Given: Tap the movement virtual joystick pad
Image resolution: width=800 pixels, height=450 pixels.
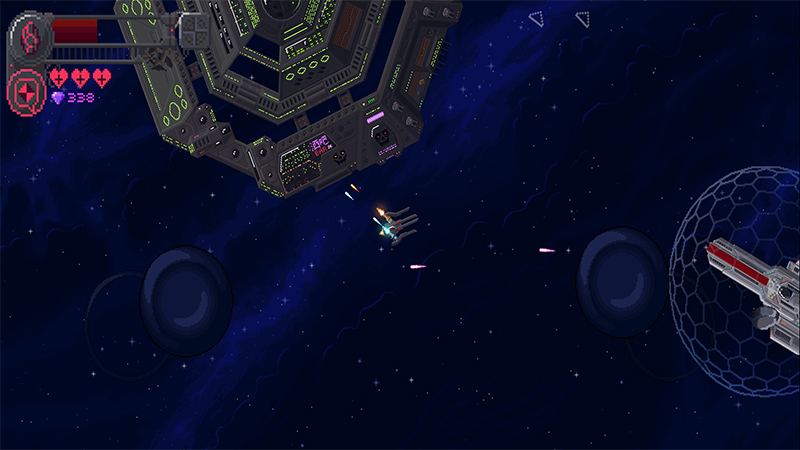Looking at the screenshot, I should pos(187,301).
